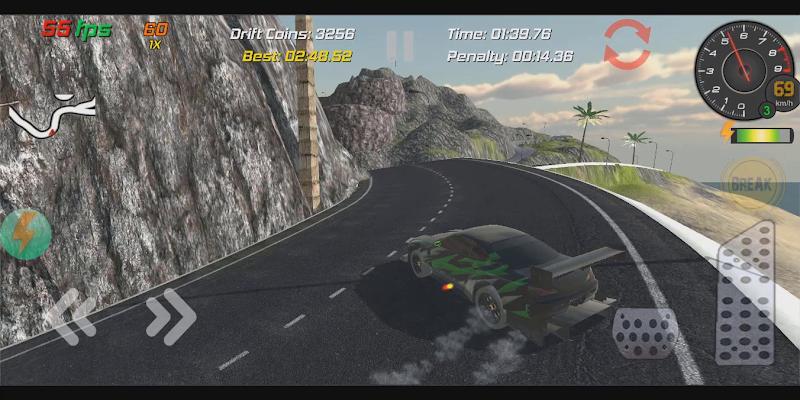Pause the race with the pause button
800x400 pixels.
400,46
